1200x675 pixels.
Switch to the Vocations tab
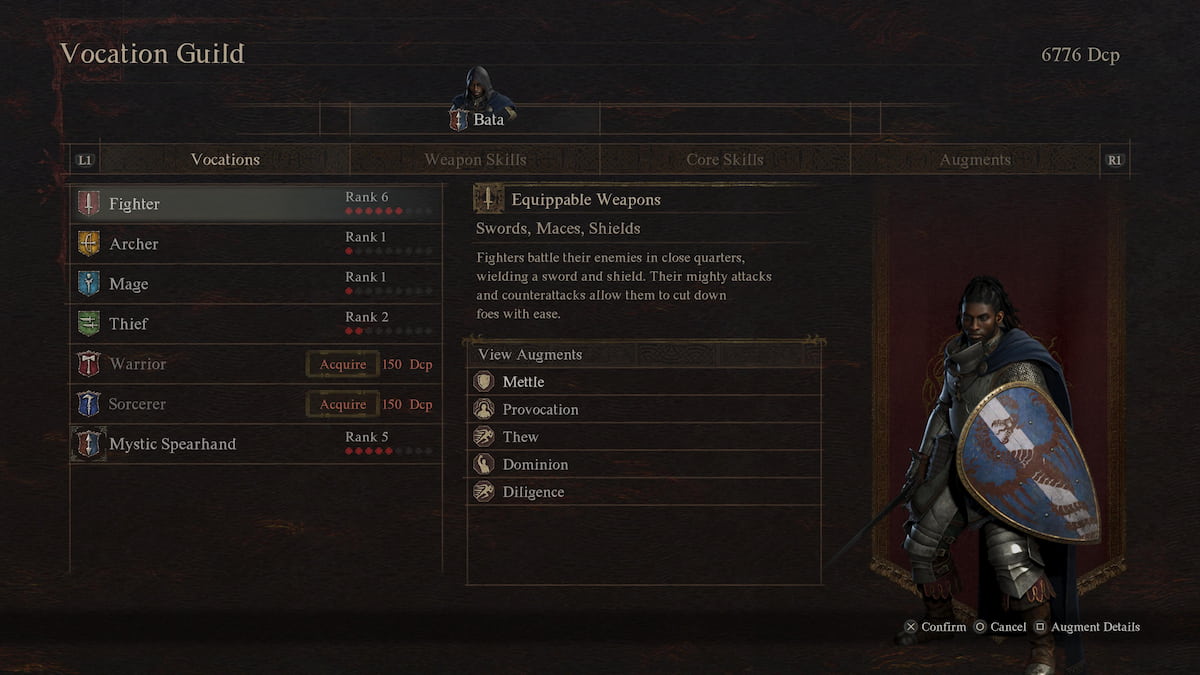pos(225,160)
